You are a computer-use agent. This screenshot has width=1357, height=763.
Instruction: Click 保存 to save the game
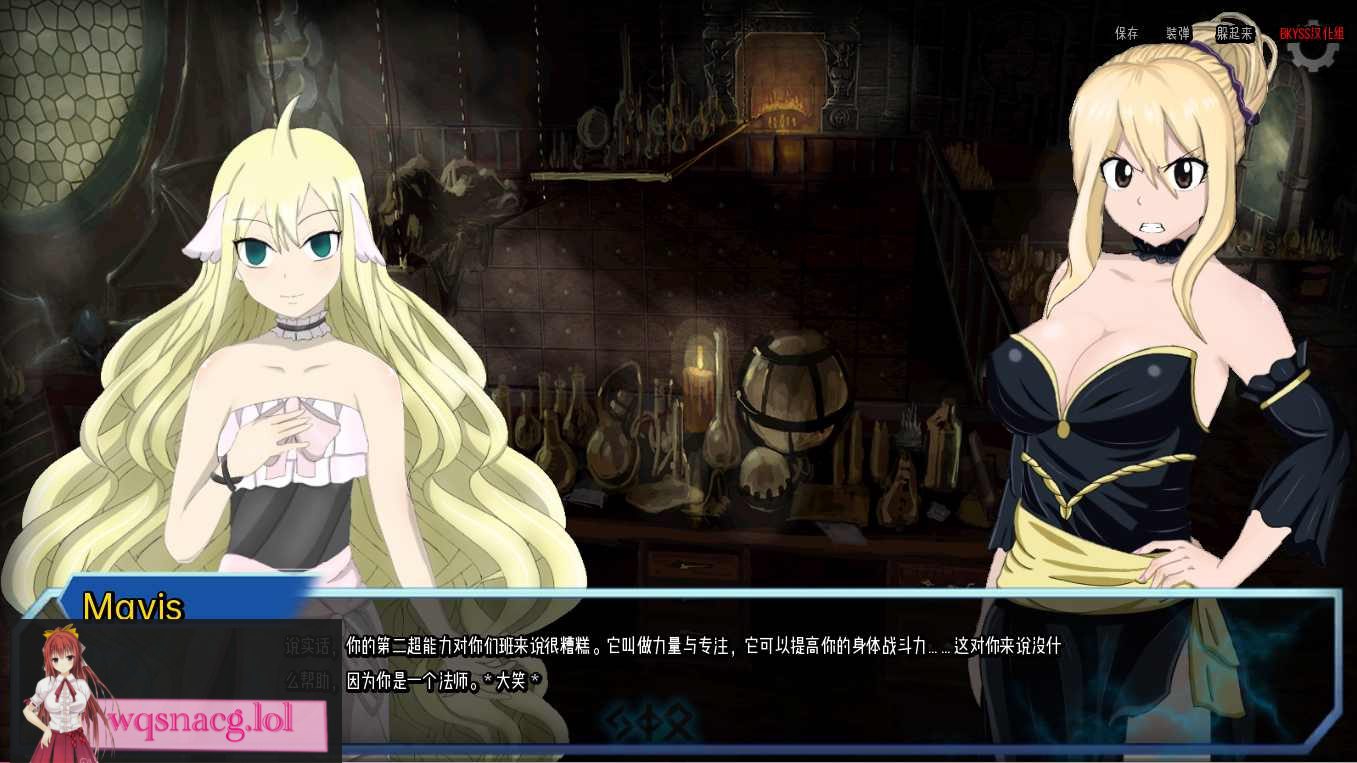[x=1125, y=33]
